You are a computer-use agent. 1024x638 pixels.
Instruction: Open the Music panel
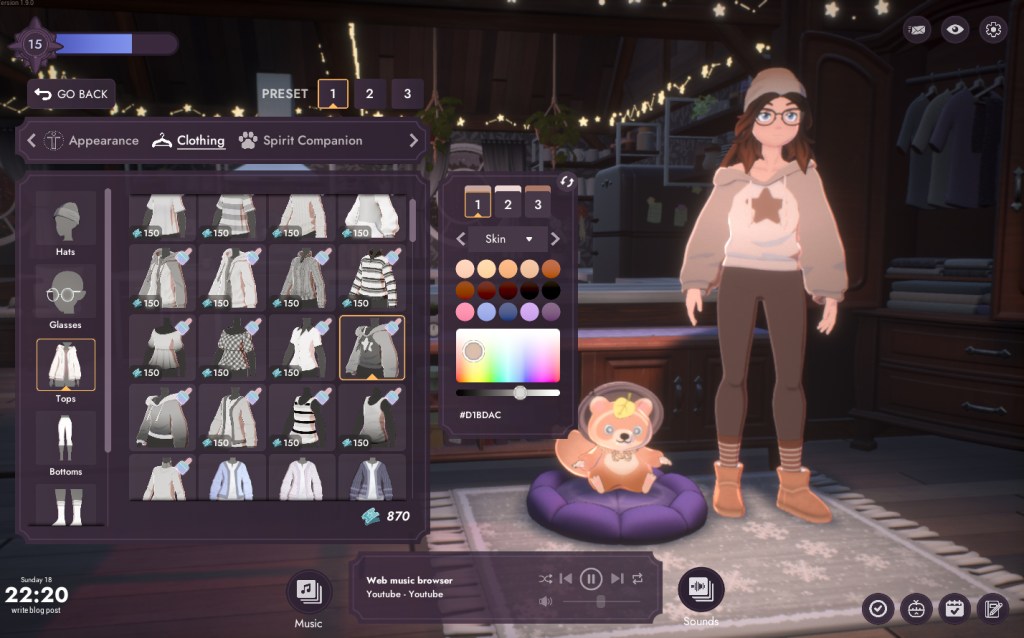pyautogui.click(x=308, y=591)
